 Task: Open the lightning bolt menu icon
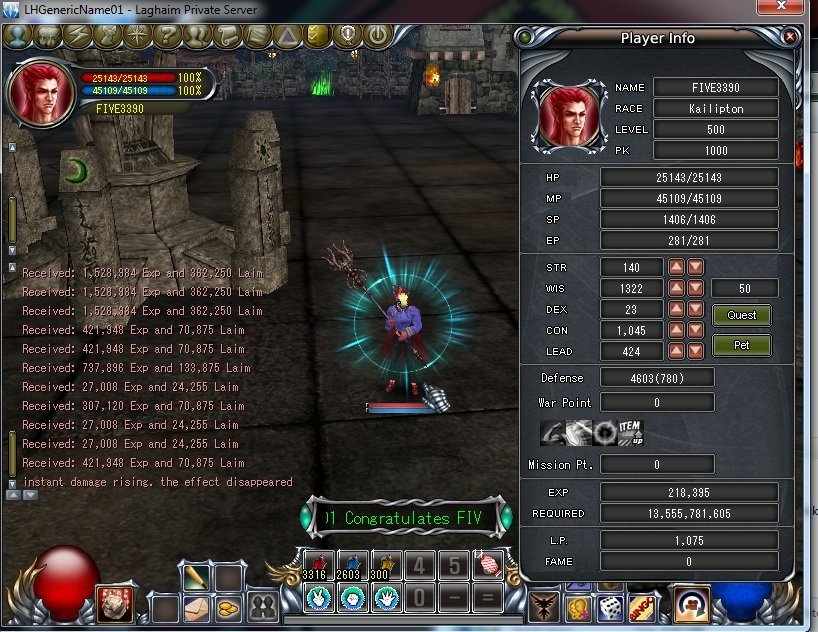76,36
